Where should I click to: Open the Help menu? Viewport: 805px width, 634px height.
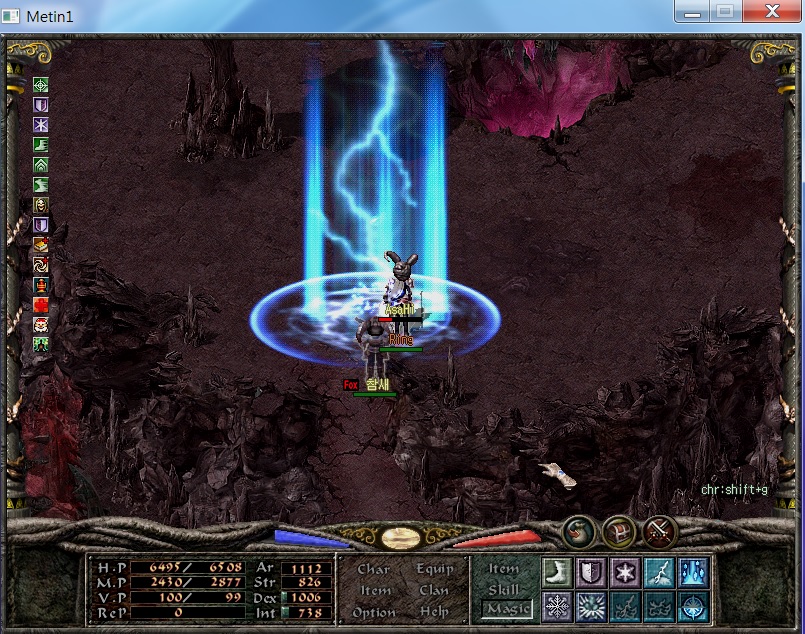click(434, 612)
